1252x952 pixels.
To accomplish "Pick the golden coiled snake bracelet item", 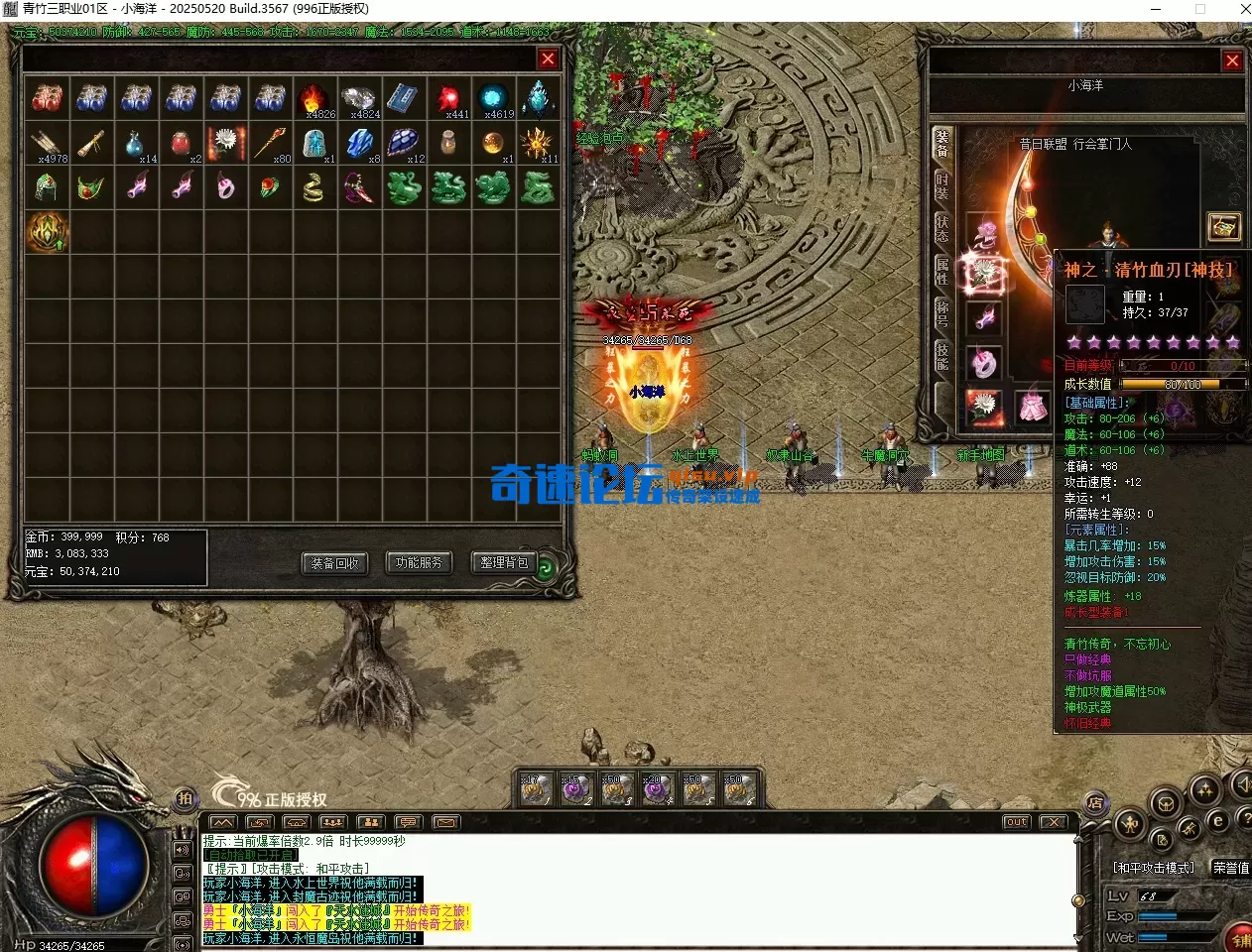I will point(313,187).
